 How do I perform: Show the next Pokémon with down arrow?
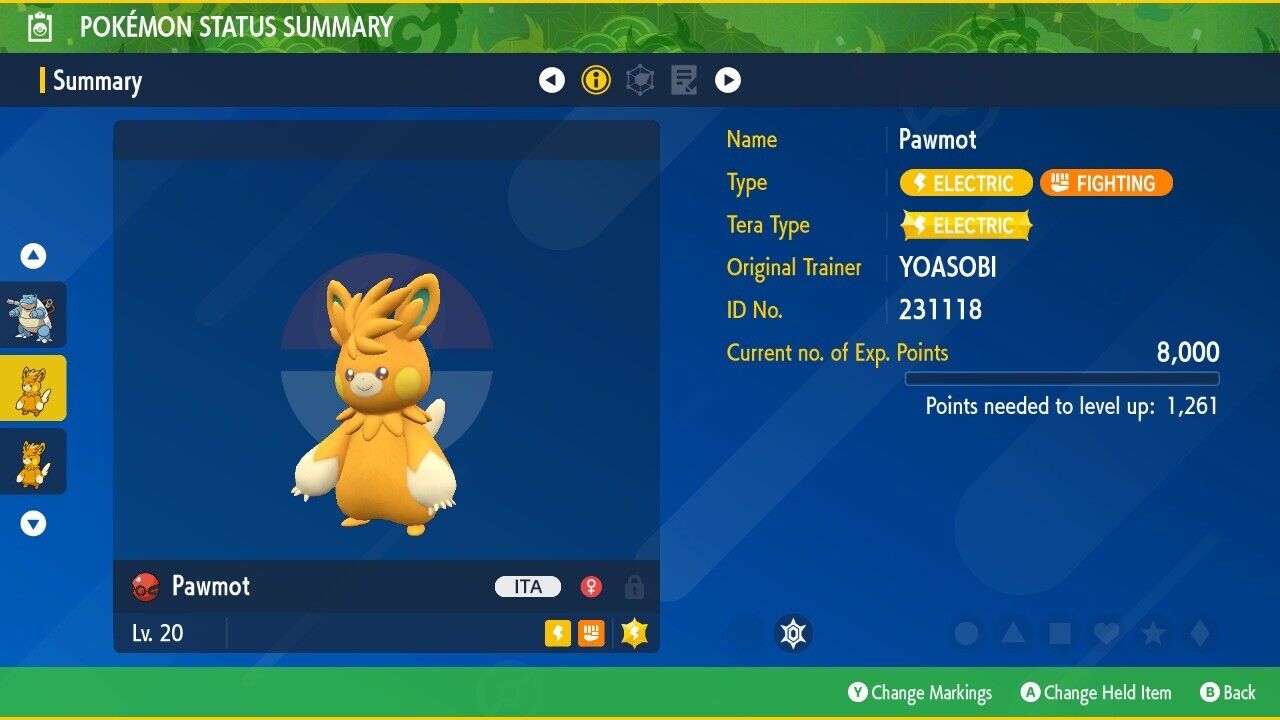[x=33, y=523]
